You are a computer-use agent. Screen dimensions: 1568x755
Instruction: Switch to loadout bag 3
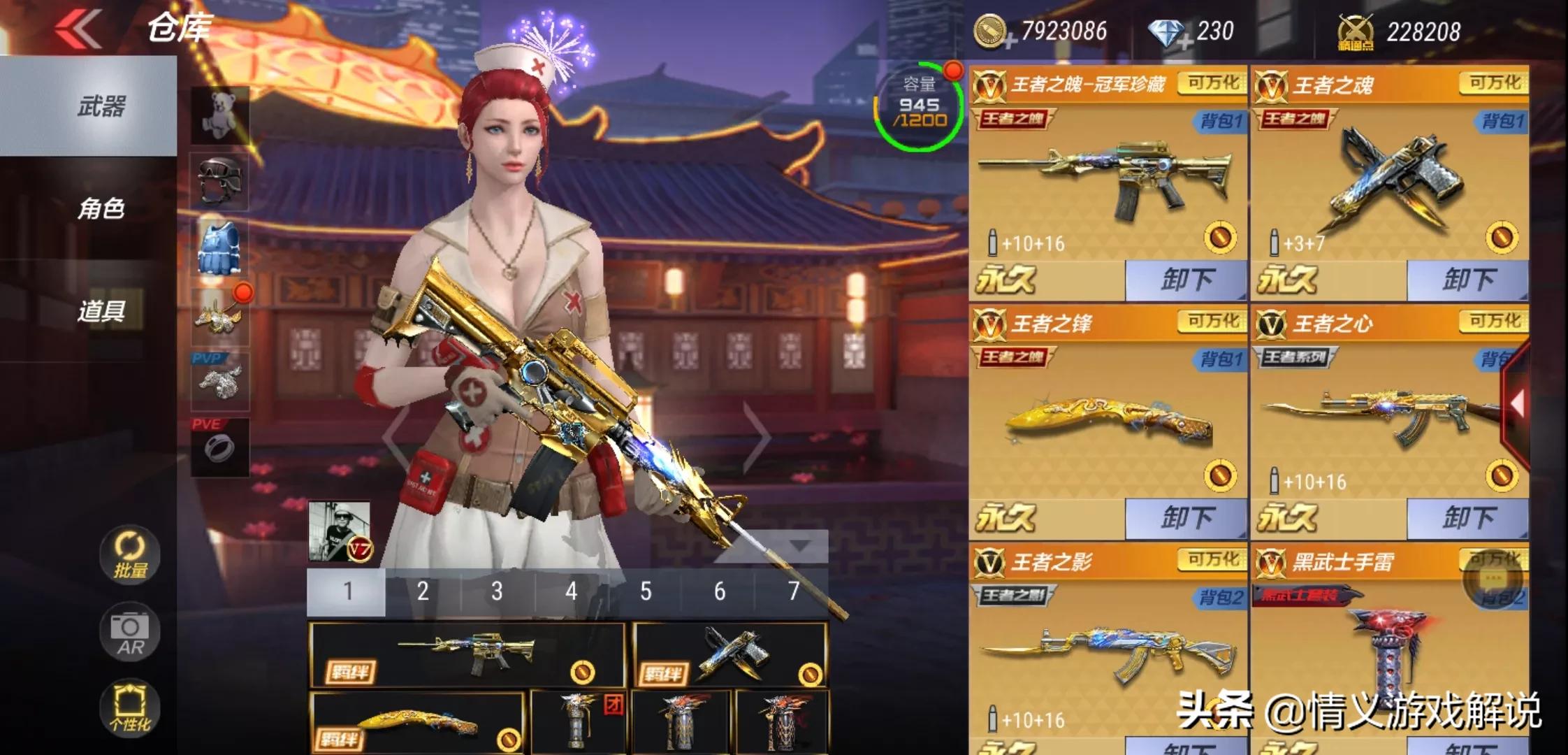(x=497, y=592)
